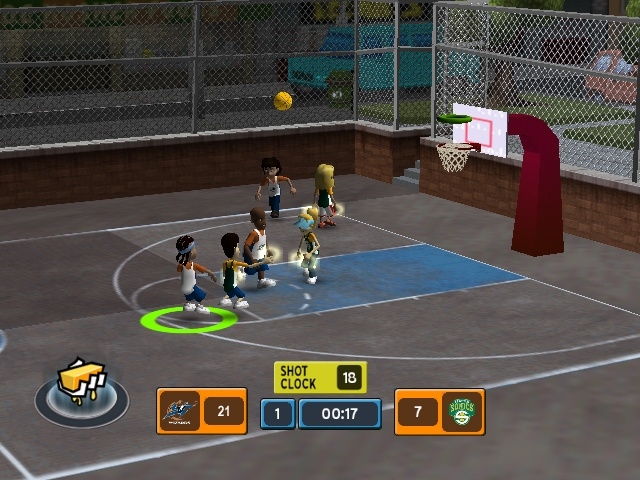Select the green Sonics team logo

(x=463, y=411)
